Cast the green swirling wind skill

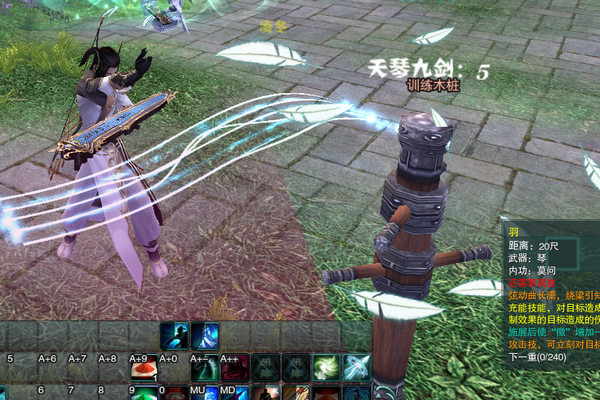click(326, 367)
